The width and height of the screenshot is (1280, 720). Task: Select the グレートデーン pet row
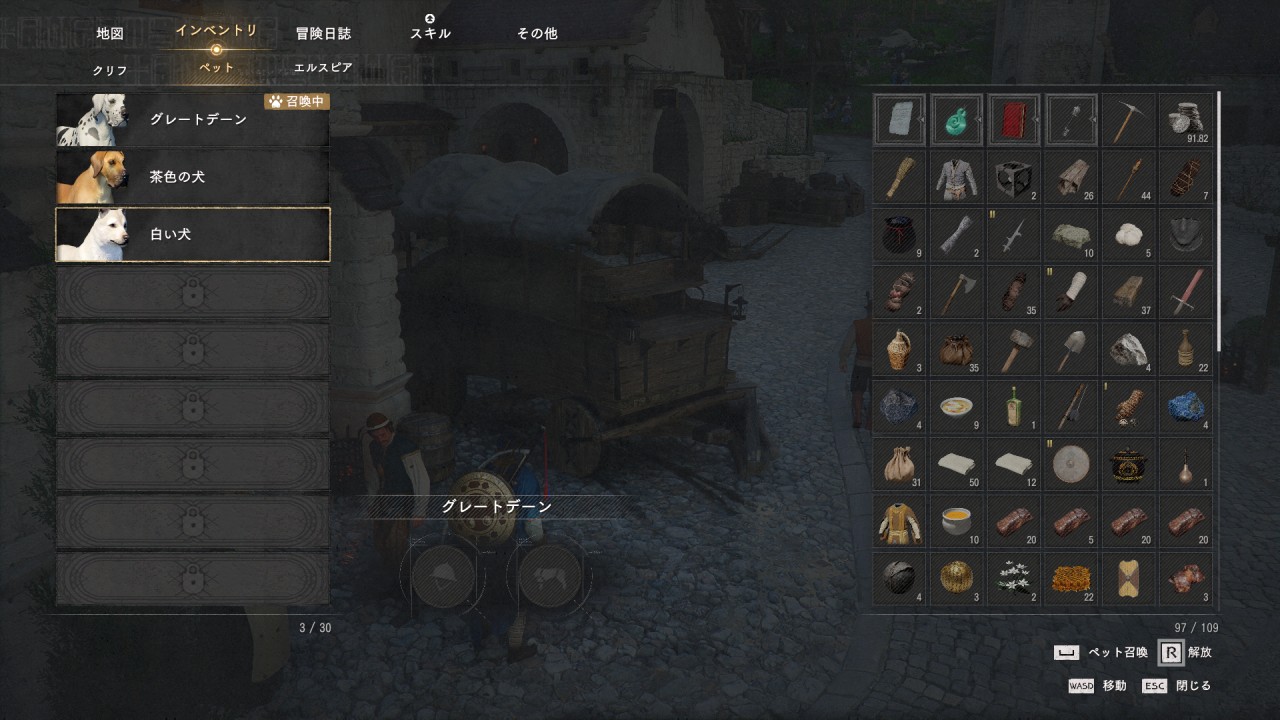(193, 120)
